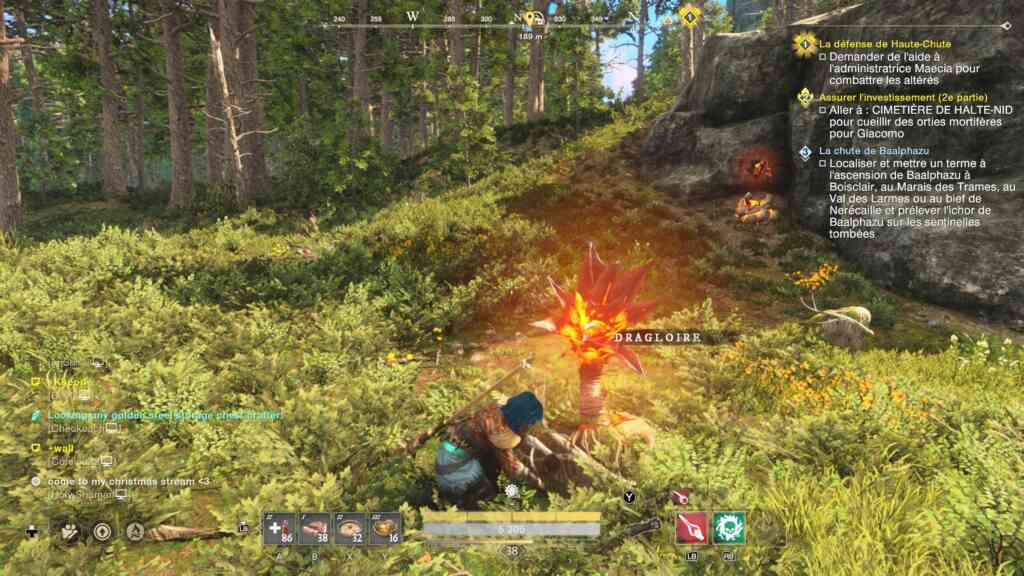This screenshot has width=1024, height=576.
Task: Select the food dish slot with 32
Action: pos(350,529)
